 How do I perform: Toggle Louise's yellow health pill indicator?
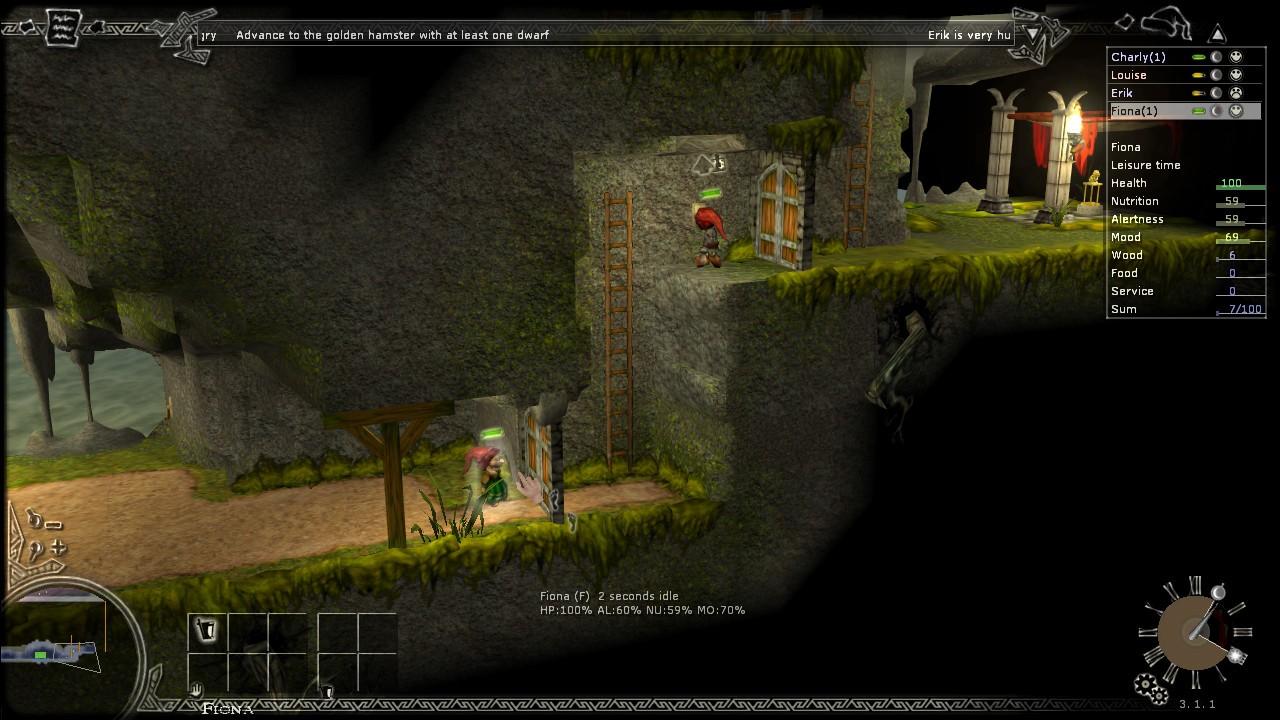pyautogui.click(x=1199, y=75)
